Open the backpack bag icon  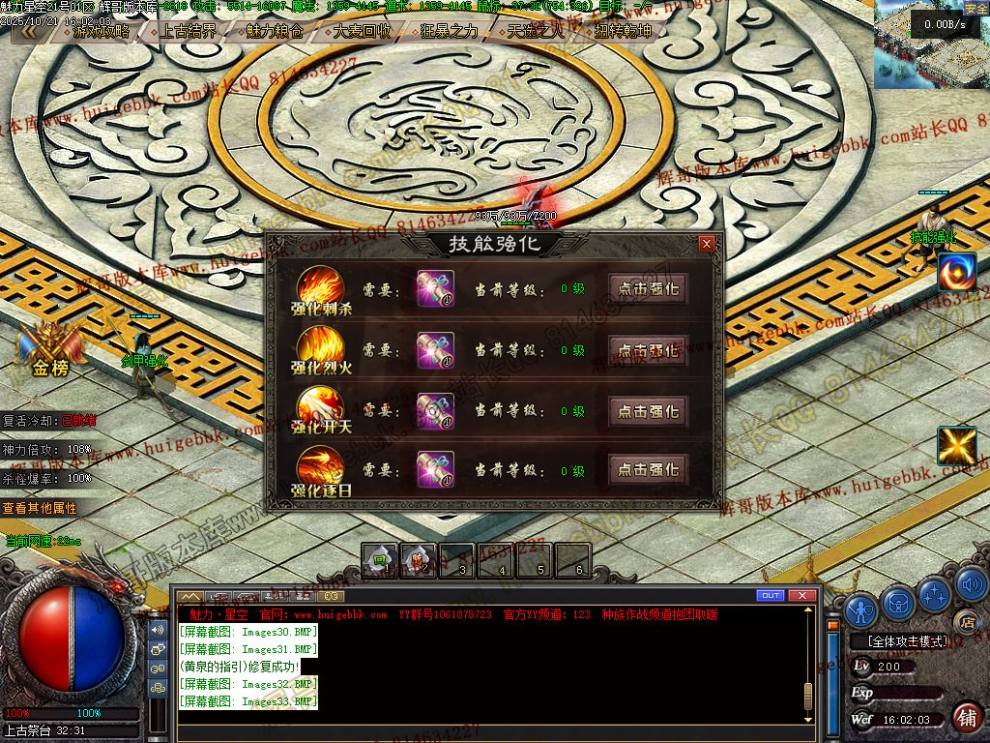click(x=898, y=604)
